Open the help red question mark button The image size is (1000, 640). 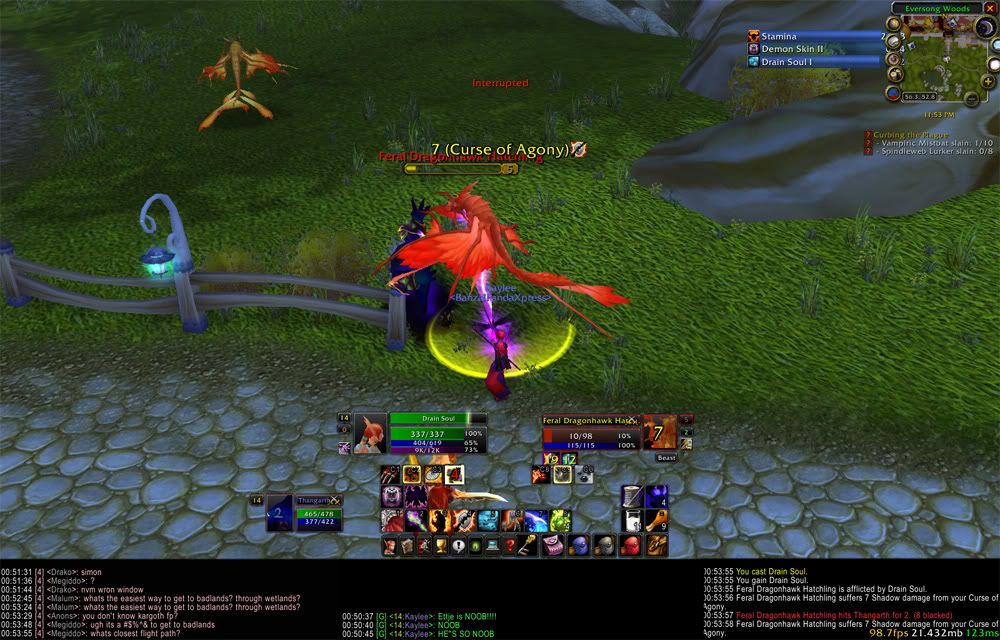tap(510, 545)
